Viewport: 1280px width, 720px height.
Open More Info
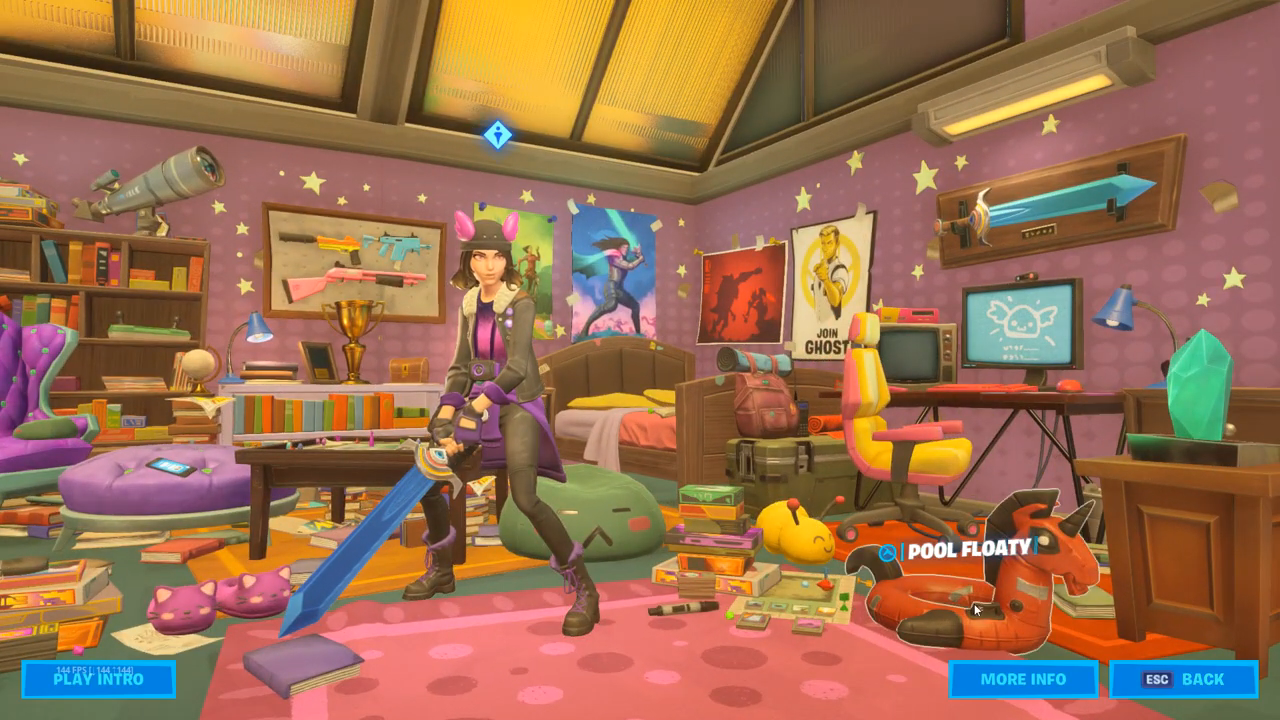click(1023, 679)
